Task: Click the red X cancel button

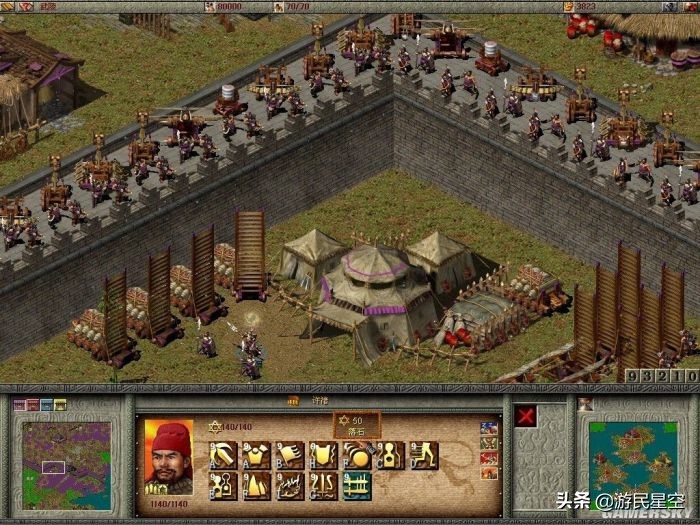Action: (x=526, y=418)
